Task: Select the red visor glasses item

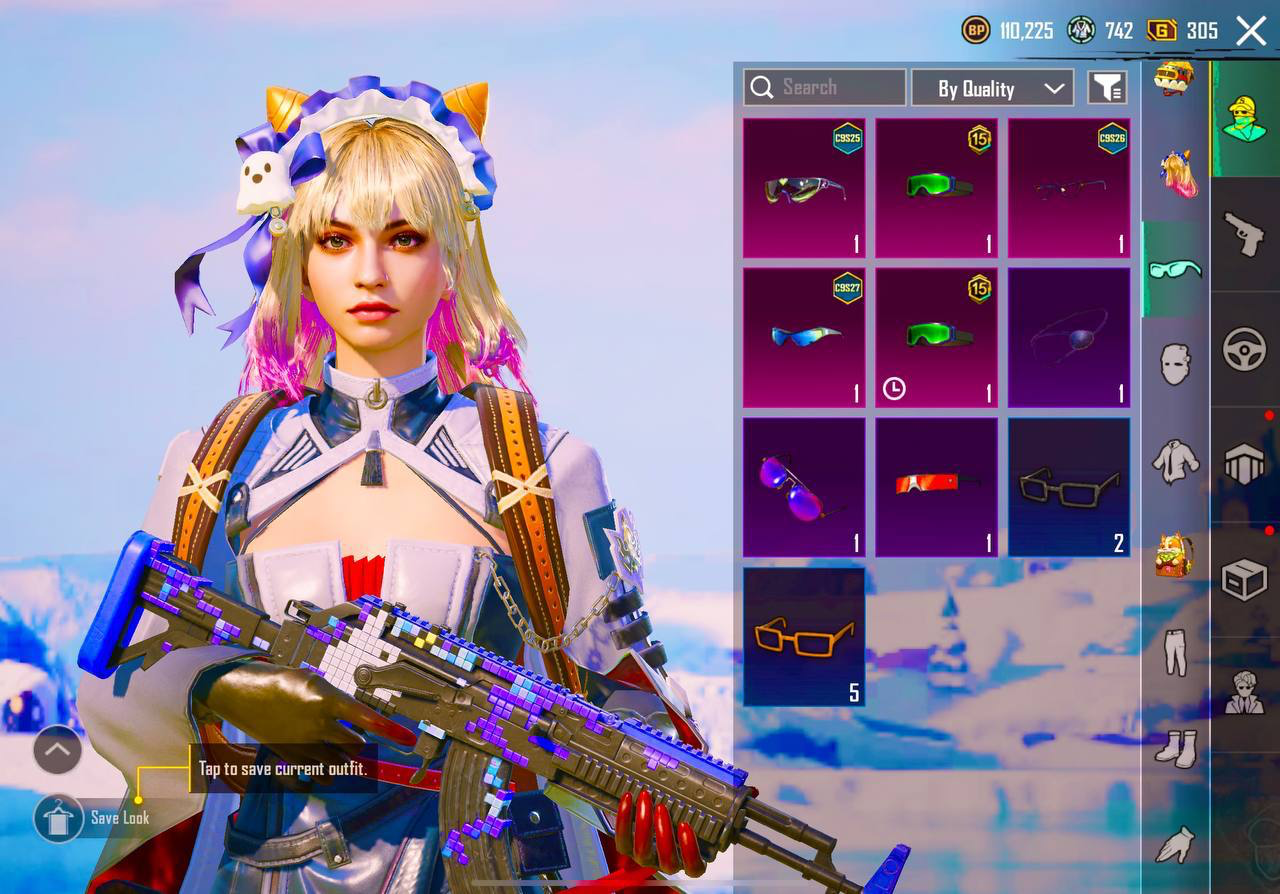Action: click(x=936, y=487)
